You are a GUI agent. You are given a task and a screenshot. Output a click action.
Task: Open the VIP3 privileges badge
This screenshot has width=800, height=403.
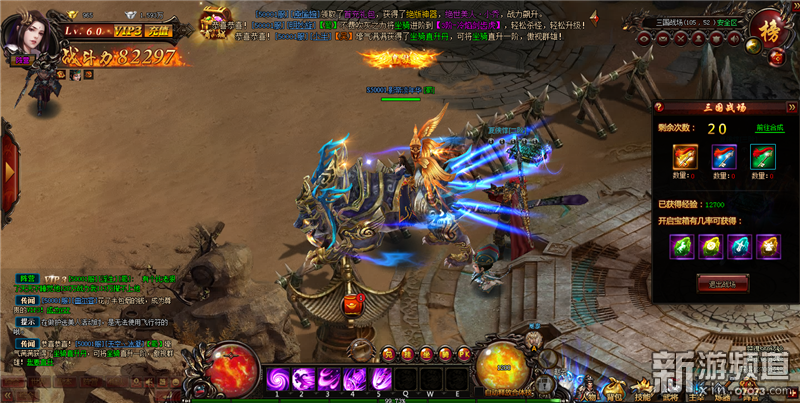123,32
